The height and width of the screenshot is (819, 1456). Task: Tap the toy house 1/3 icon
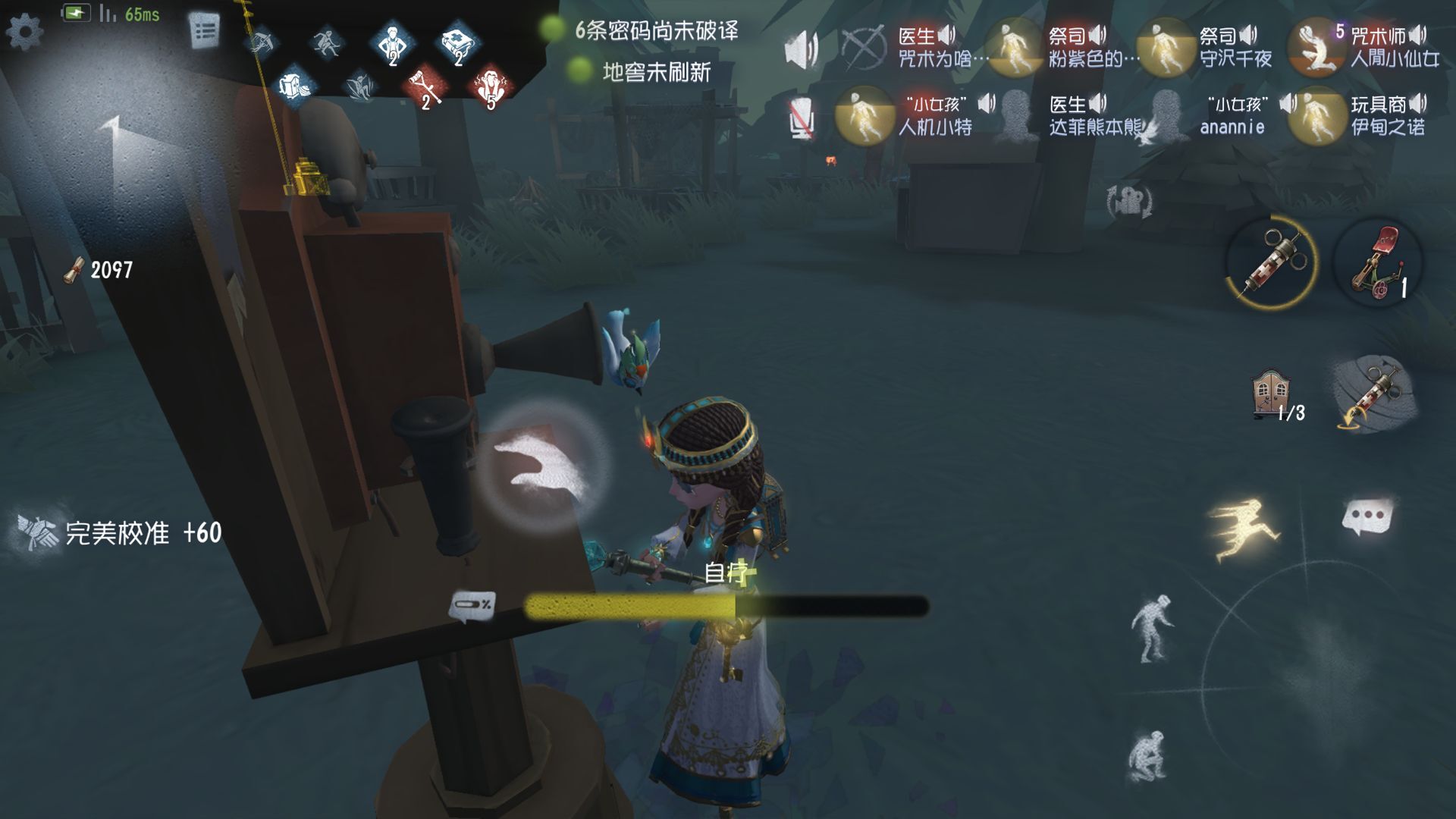pos(1274,394)
